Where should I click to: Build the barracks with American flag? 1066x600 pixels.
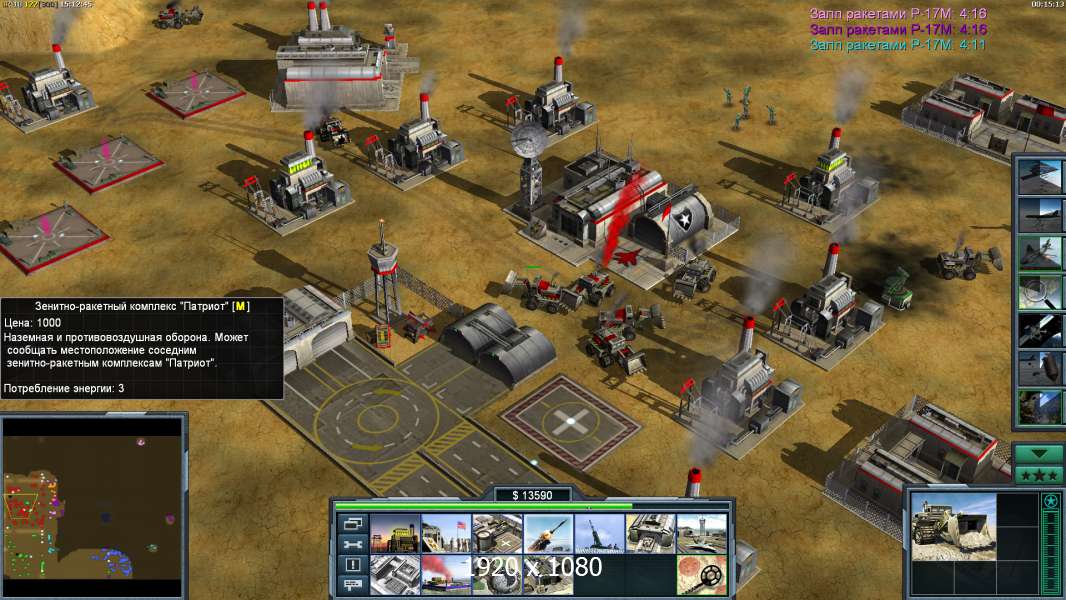(445, 533)
